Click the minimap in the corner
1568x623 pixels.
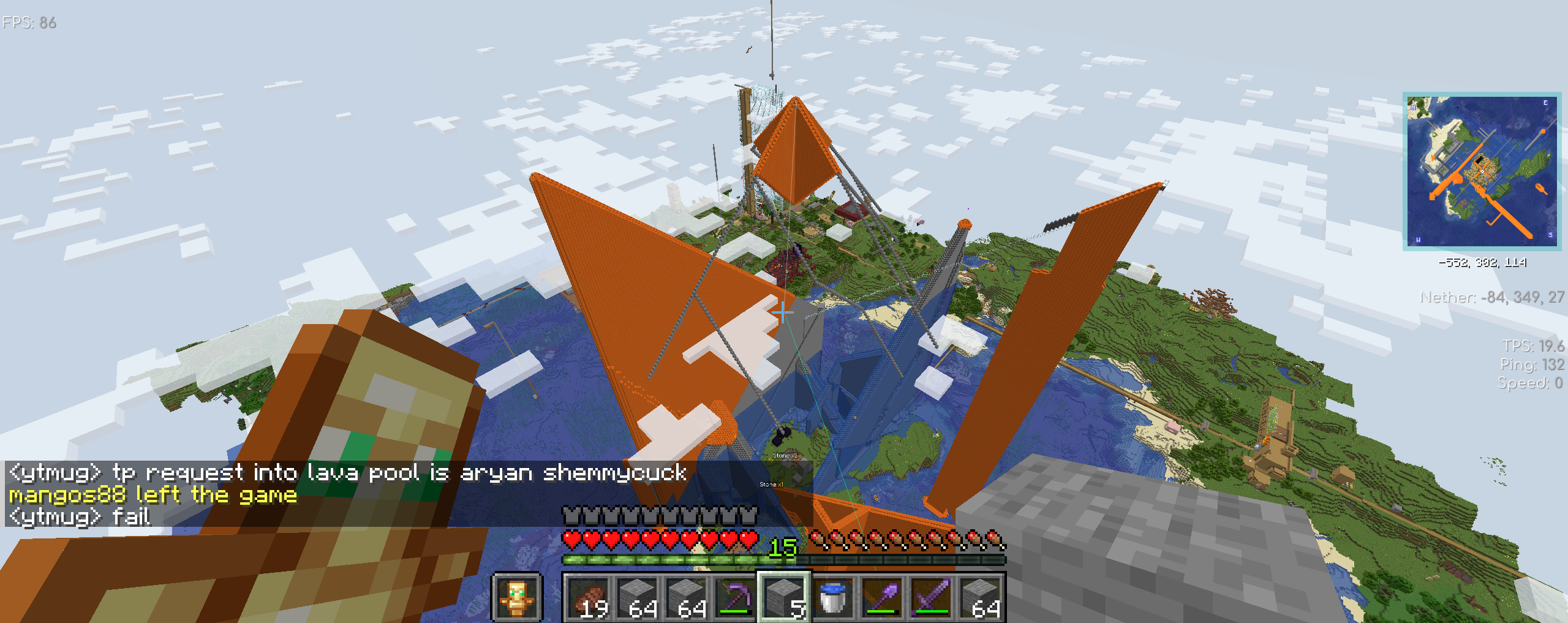tap(1482, 171)
